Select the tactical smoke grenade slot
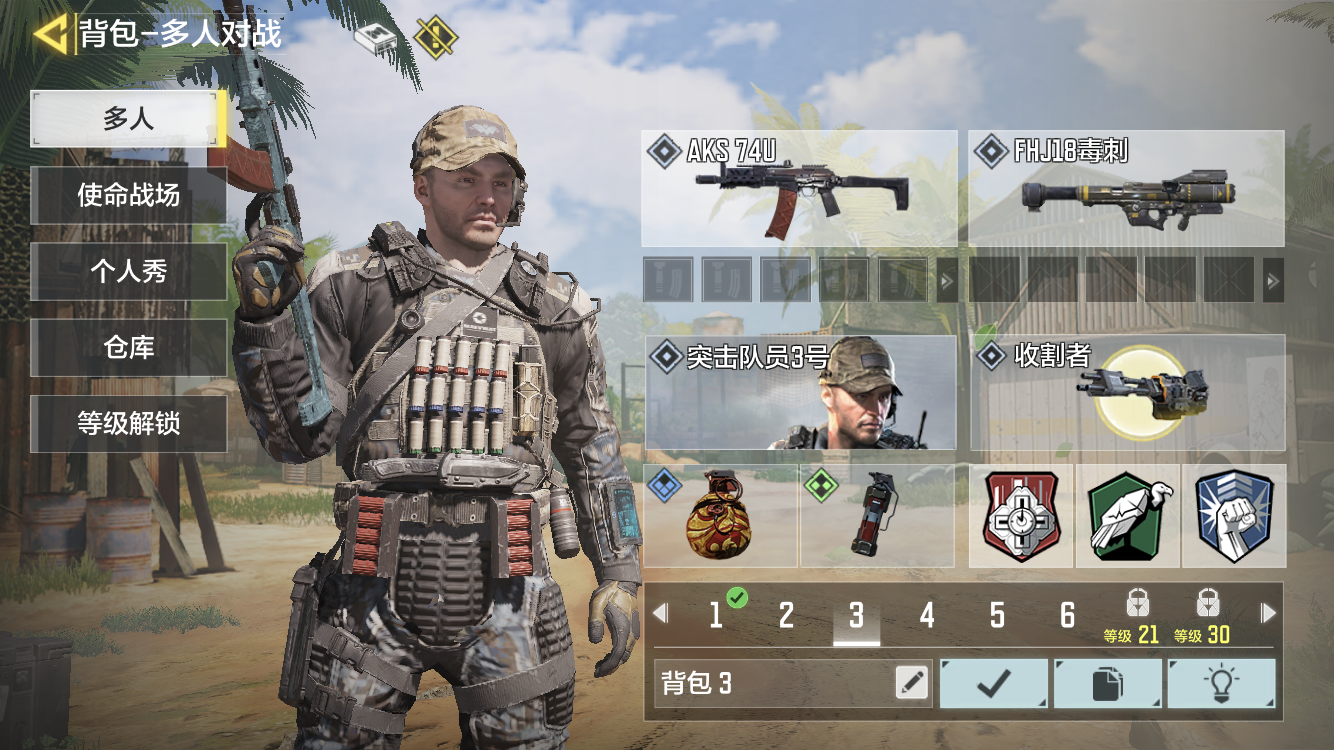The width and height of the screenshot is (1334, 750). pos(877,516)
